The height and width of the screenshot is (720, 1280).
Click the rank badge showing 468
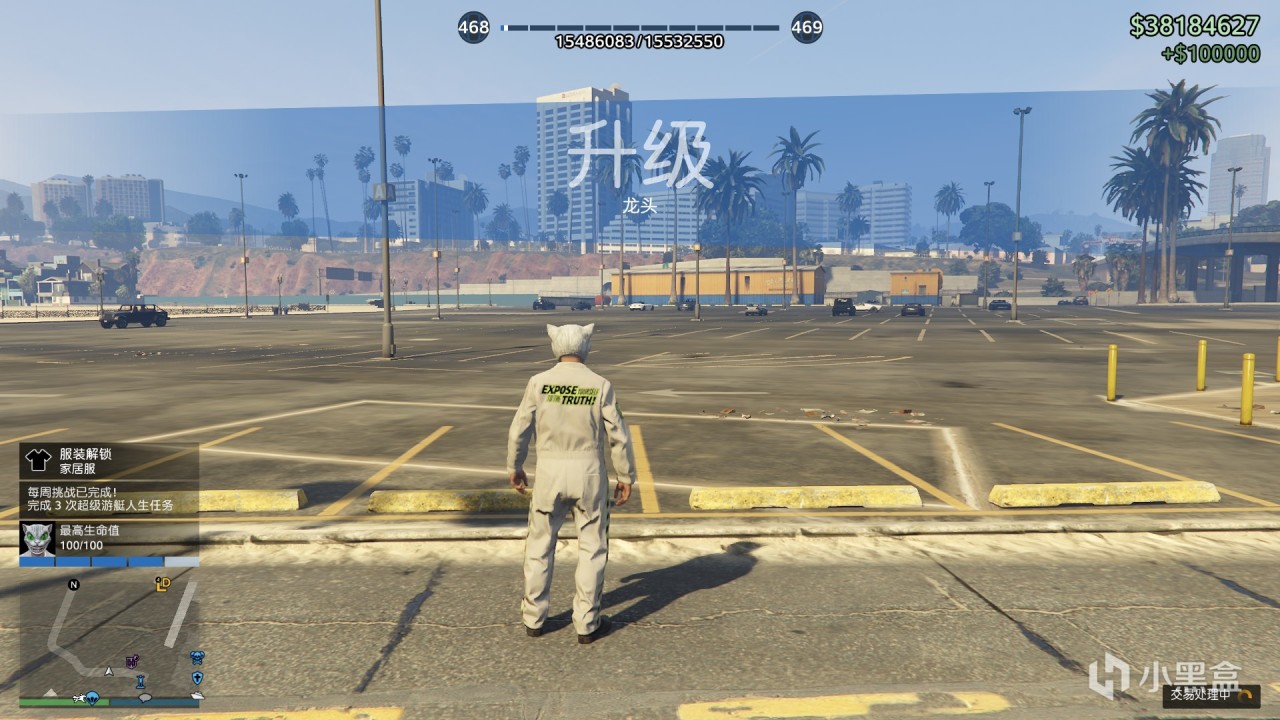point(474,25)
